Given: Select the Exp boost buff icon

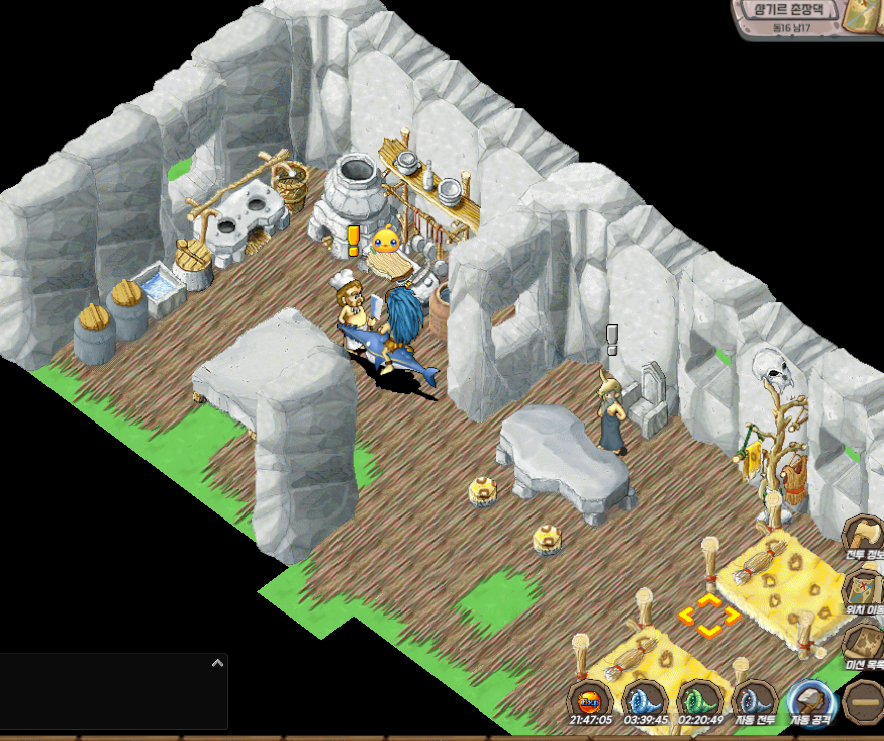Looking at the screenshot, I should tap(590, 700).
